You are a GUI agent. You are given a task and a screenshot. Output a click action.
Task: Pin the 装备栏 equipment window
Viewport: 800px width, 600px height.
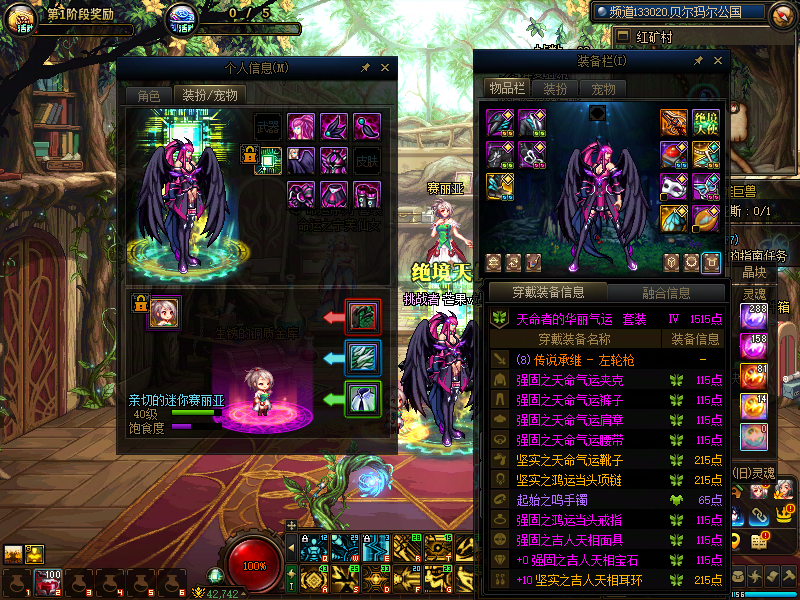pos(698,61)
